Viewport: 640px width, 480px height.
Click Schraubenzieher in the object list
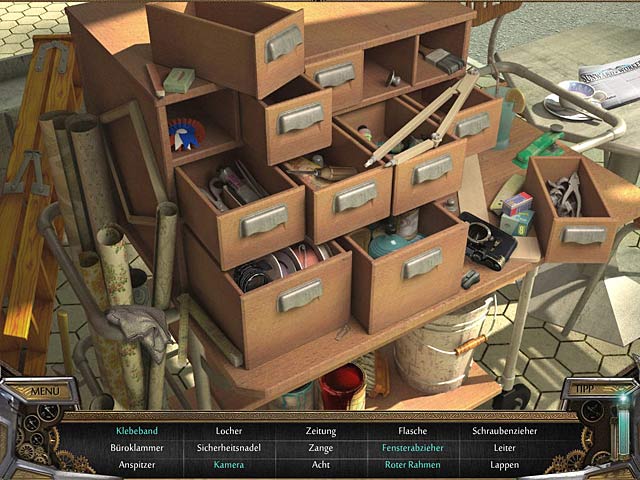(505, 431)
